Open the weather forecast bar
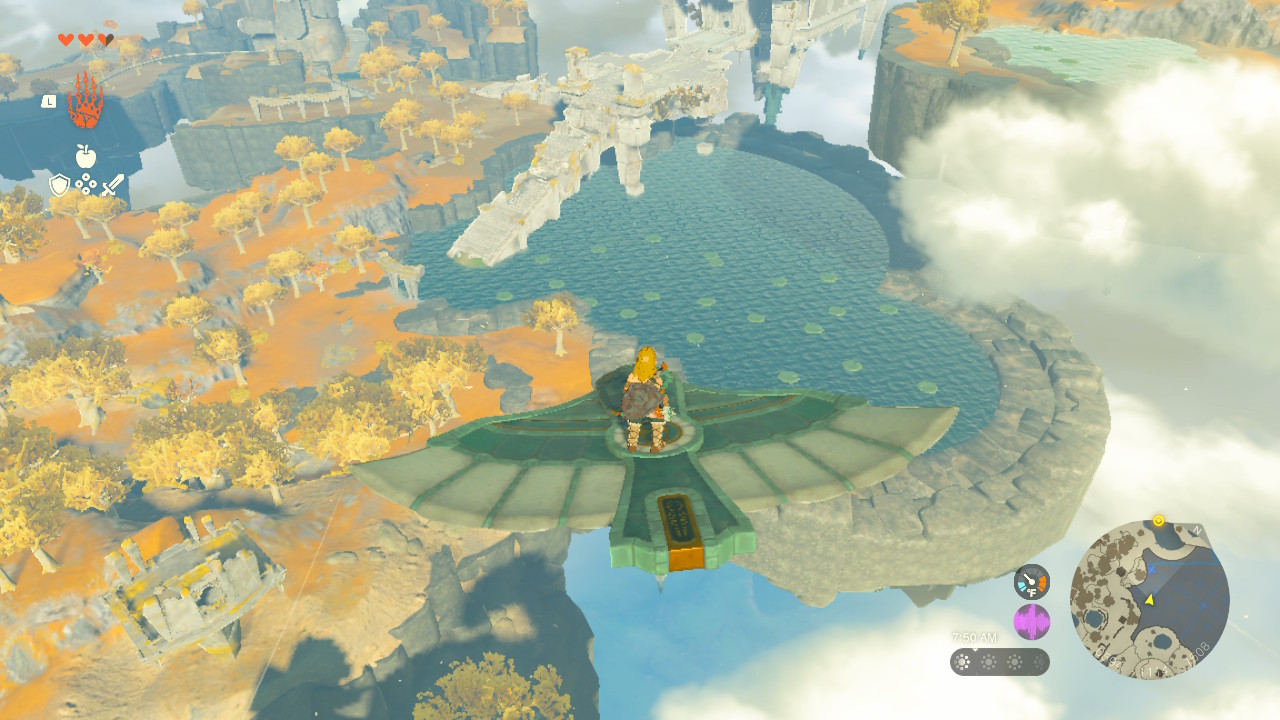 coord(999,662)
